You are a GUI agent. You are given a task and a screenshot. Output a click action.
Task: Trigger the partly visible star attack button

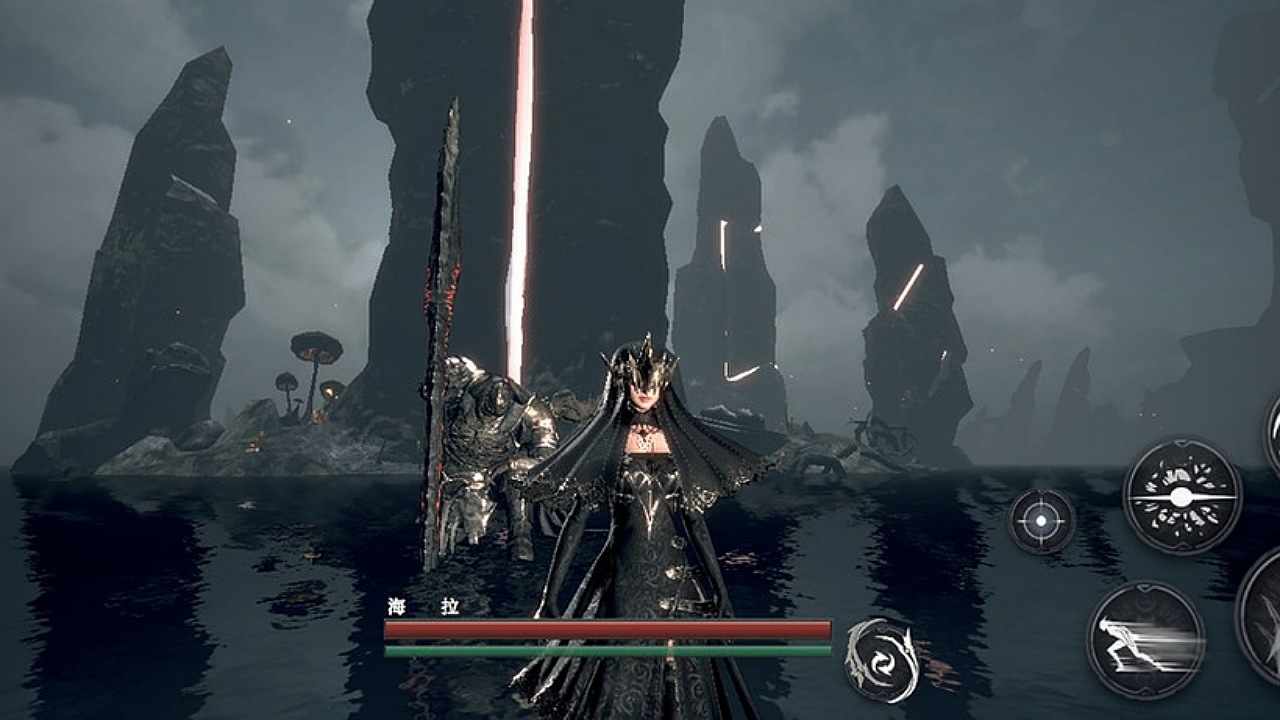point(1264,616)
